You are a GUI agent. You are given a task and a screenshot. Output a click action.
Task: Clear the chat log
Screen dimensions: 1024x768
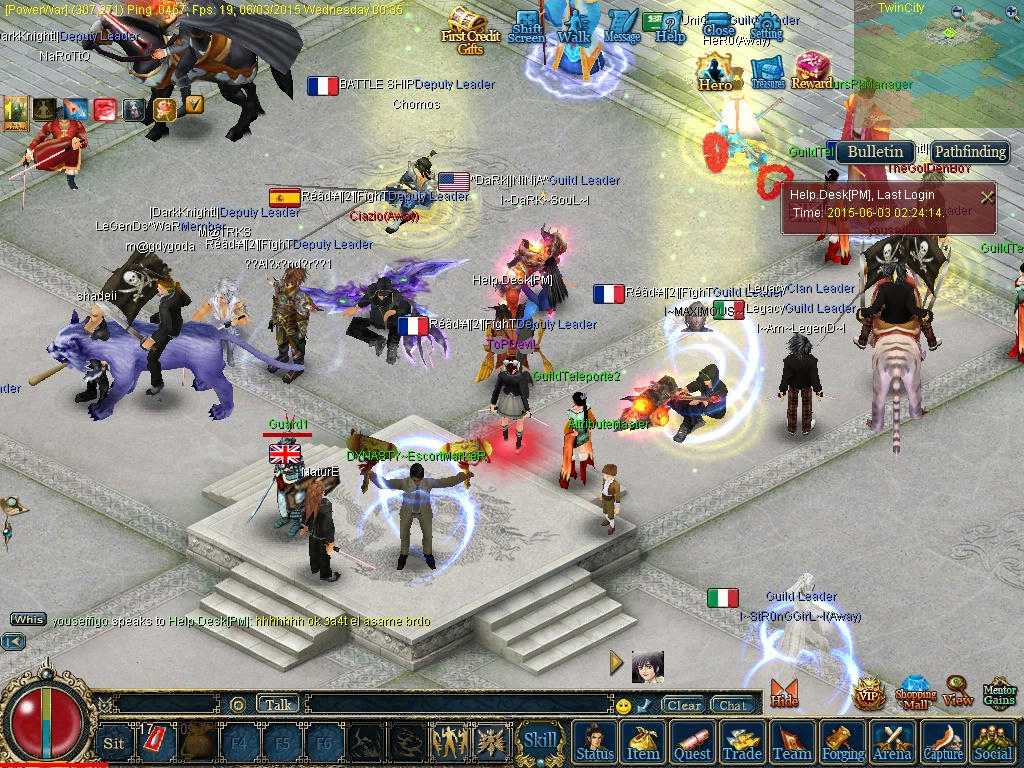[684, 705]
